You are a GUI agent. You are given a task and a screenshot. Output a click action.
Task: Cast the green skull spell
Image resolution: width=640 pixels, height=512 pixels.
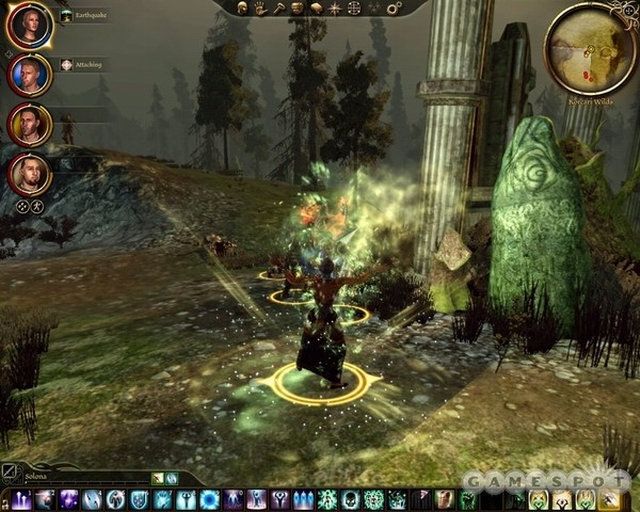point(351,499)
